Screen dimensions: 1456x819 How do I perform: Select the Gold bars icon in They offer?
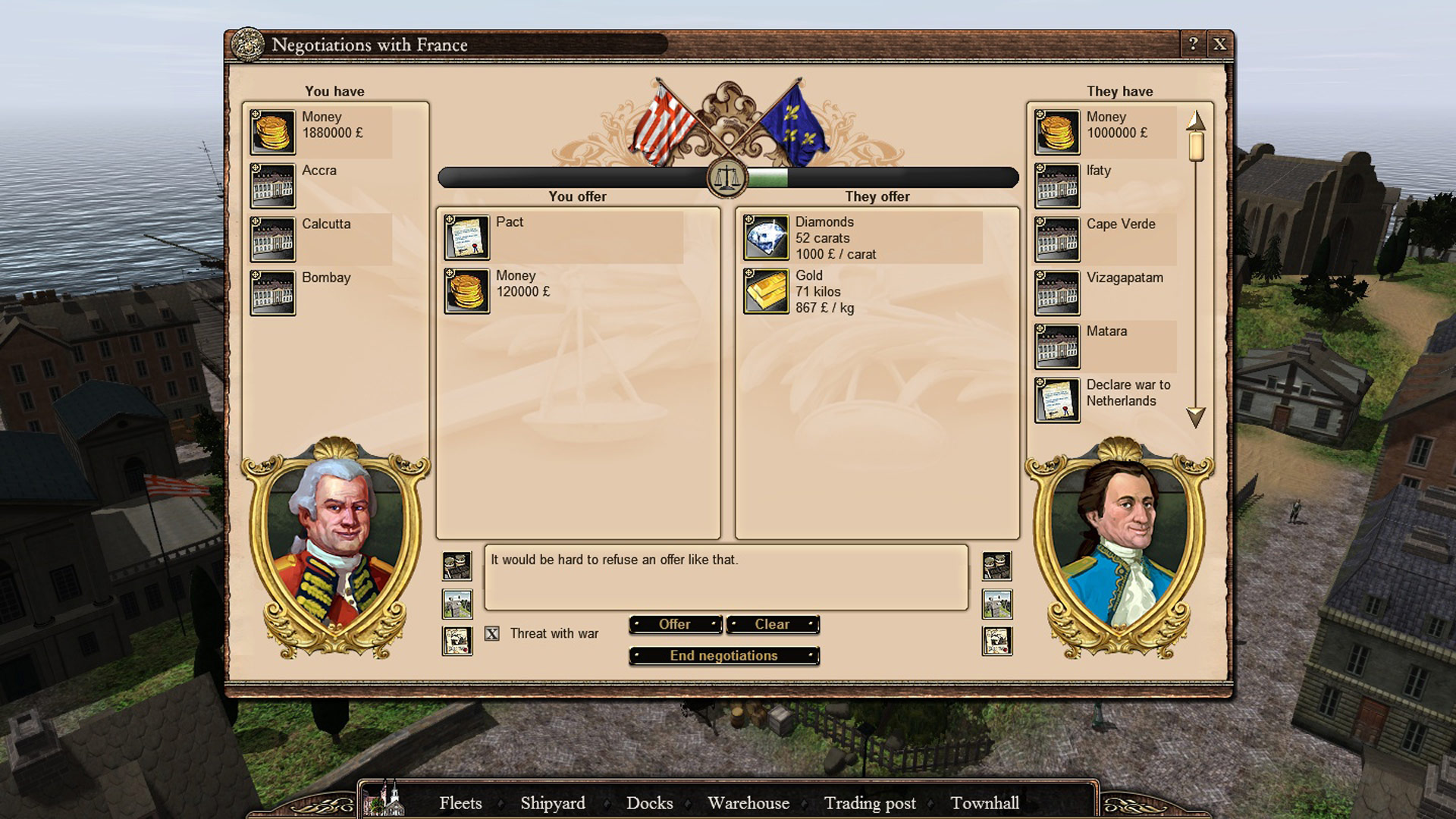click(766, 290)
